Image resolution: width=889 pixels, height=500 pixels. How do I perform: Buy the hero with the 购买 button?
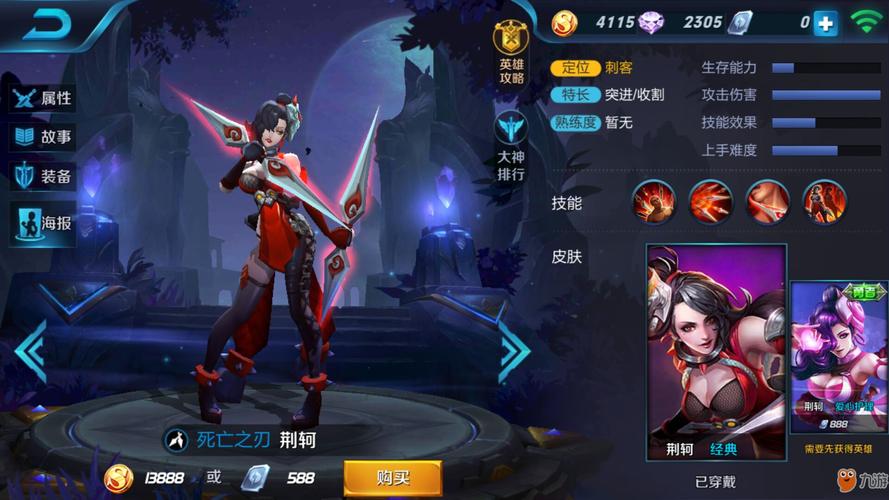coord(392,478)
